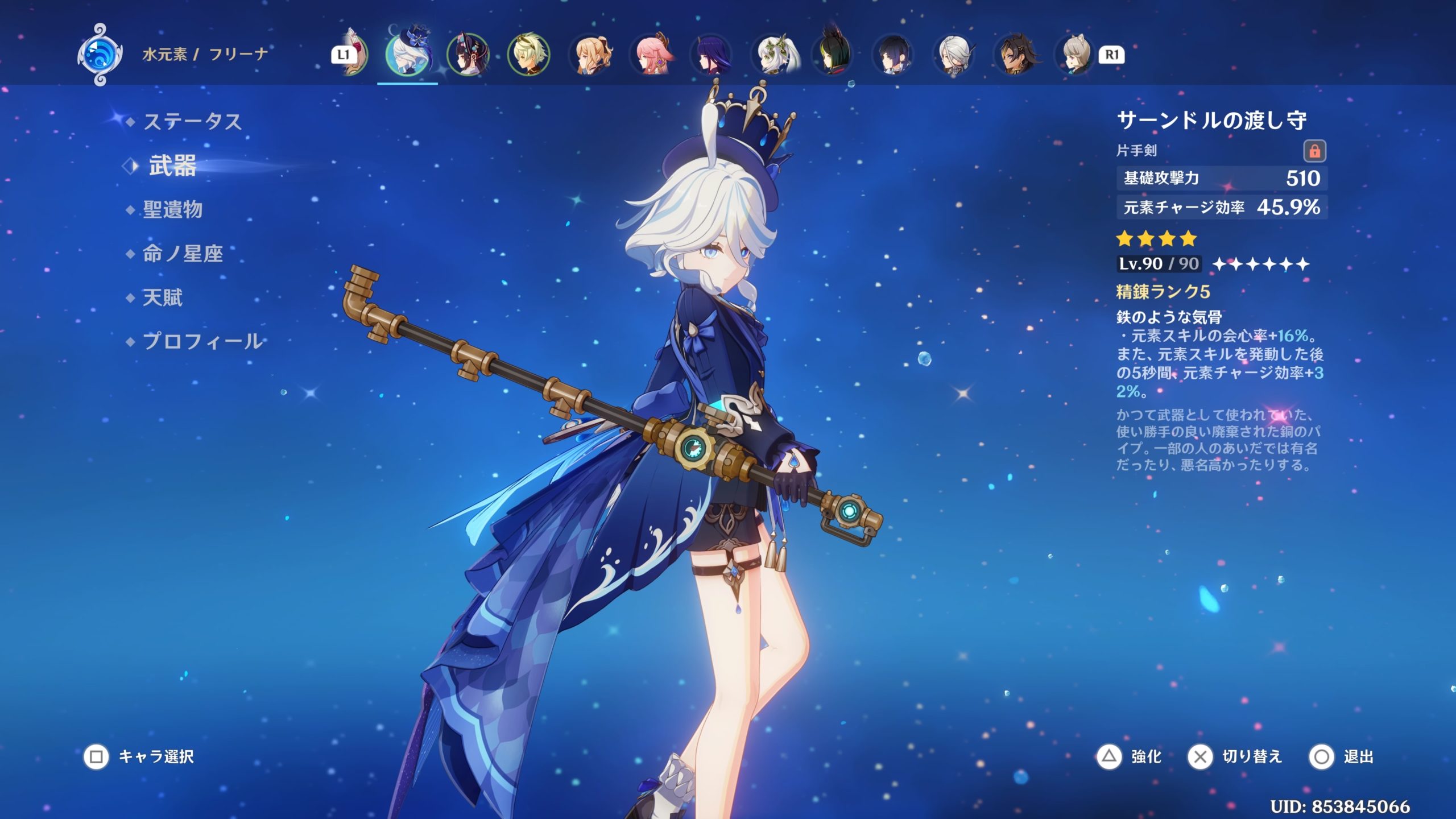The width and height of the screenshot is (1456, 819).
Task: Select Tighnari's portrait with dark ears
Action: pos(833,55)
